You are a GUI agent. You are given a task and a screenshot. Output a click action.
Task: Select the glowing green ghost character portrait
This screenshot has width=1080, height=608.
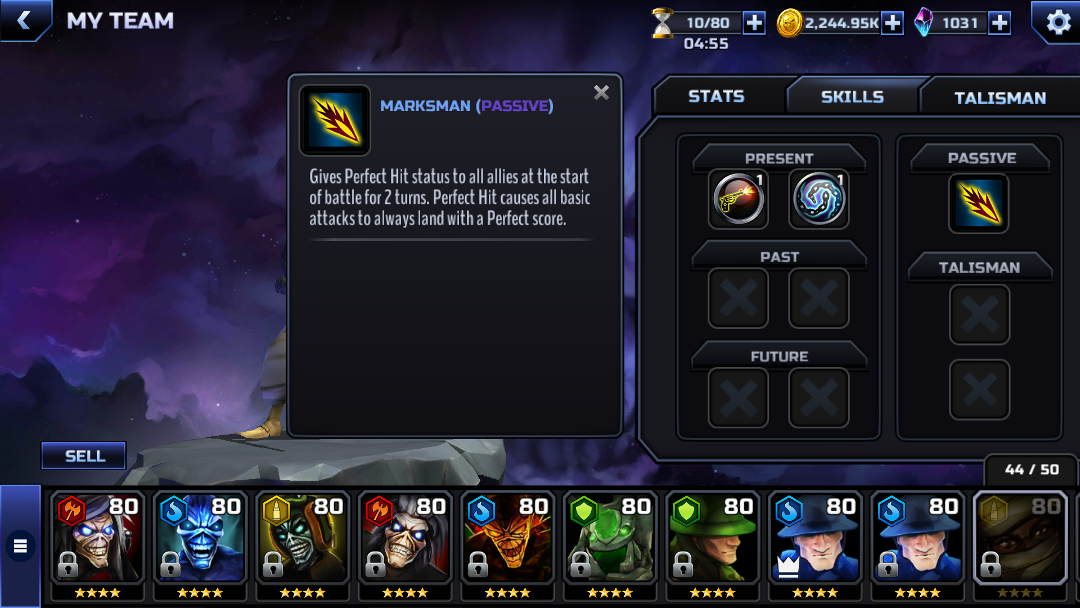pyautogui.click(x=610, y=540)
